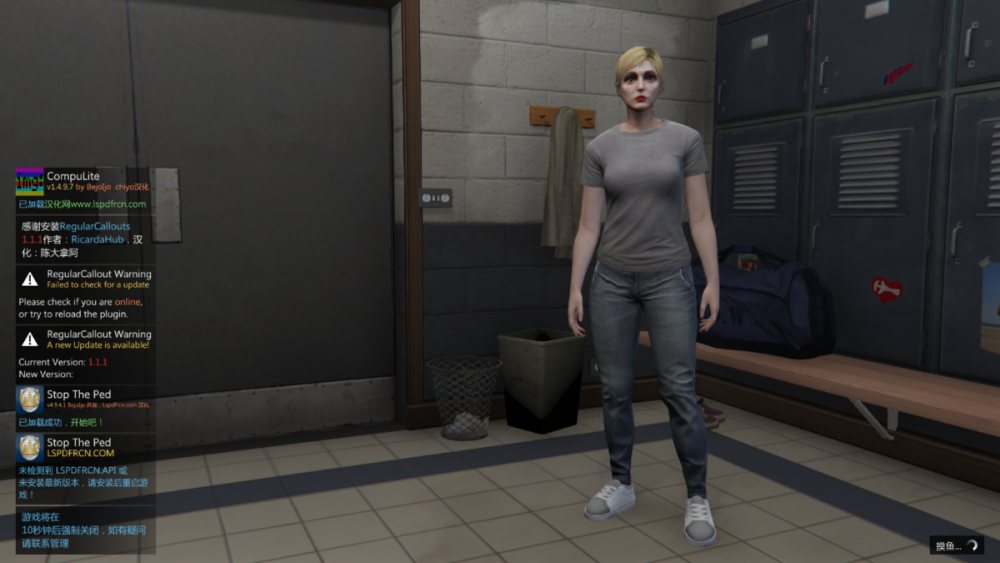1000x563 pixels.
Task: Select the CompuLite notification icon
Action: coord(30,182)
